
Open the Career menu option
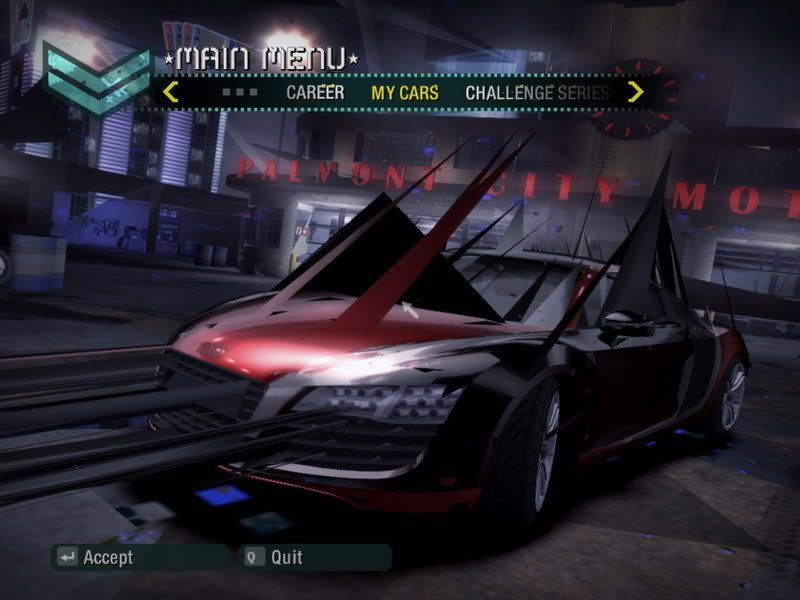[315, 92]
